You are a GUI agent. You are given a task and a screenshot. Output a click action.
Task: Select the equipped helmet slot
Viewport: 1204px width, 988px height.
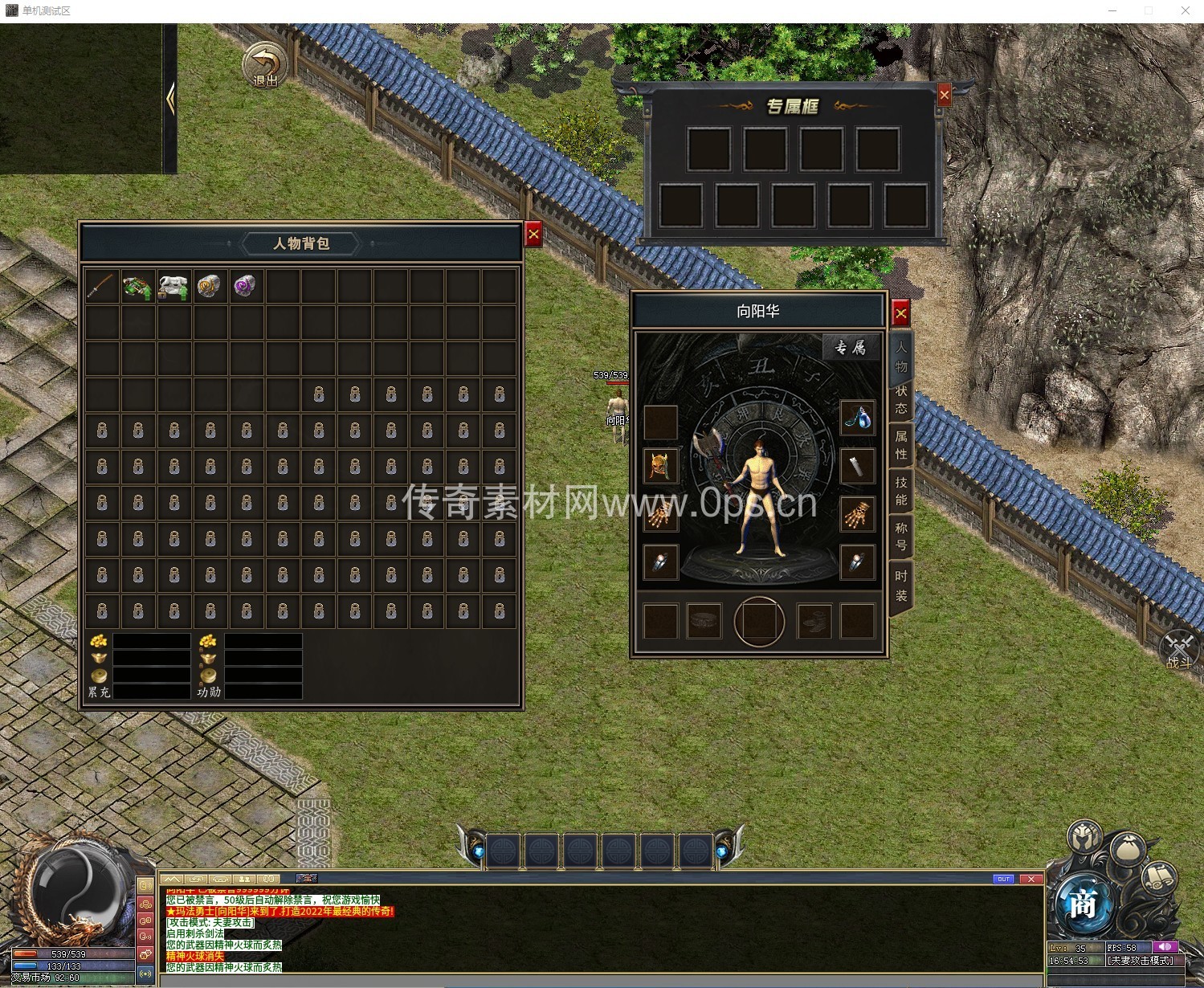coord(661,467)
